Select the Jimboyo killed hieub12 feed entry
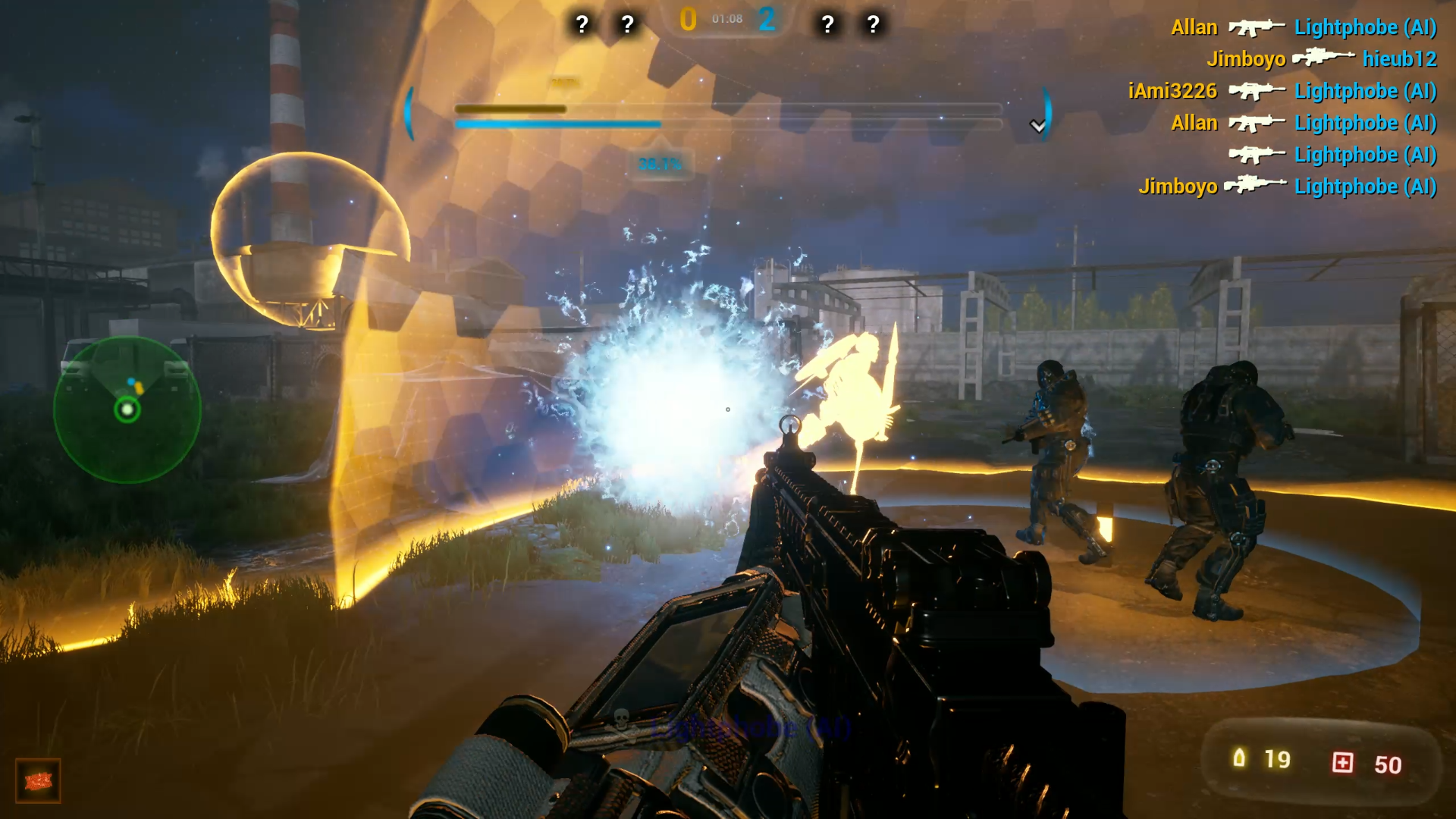Screen dimensions: 1456x819 (x=1322, y=58)
